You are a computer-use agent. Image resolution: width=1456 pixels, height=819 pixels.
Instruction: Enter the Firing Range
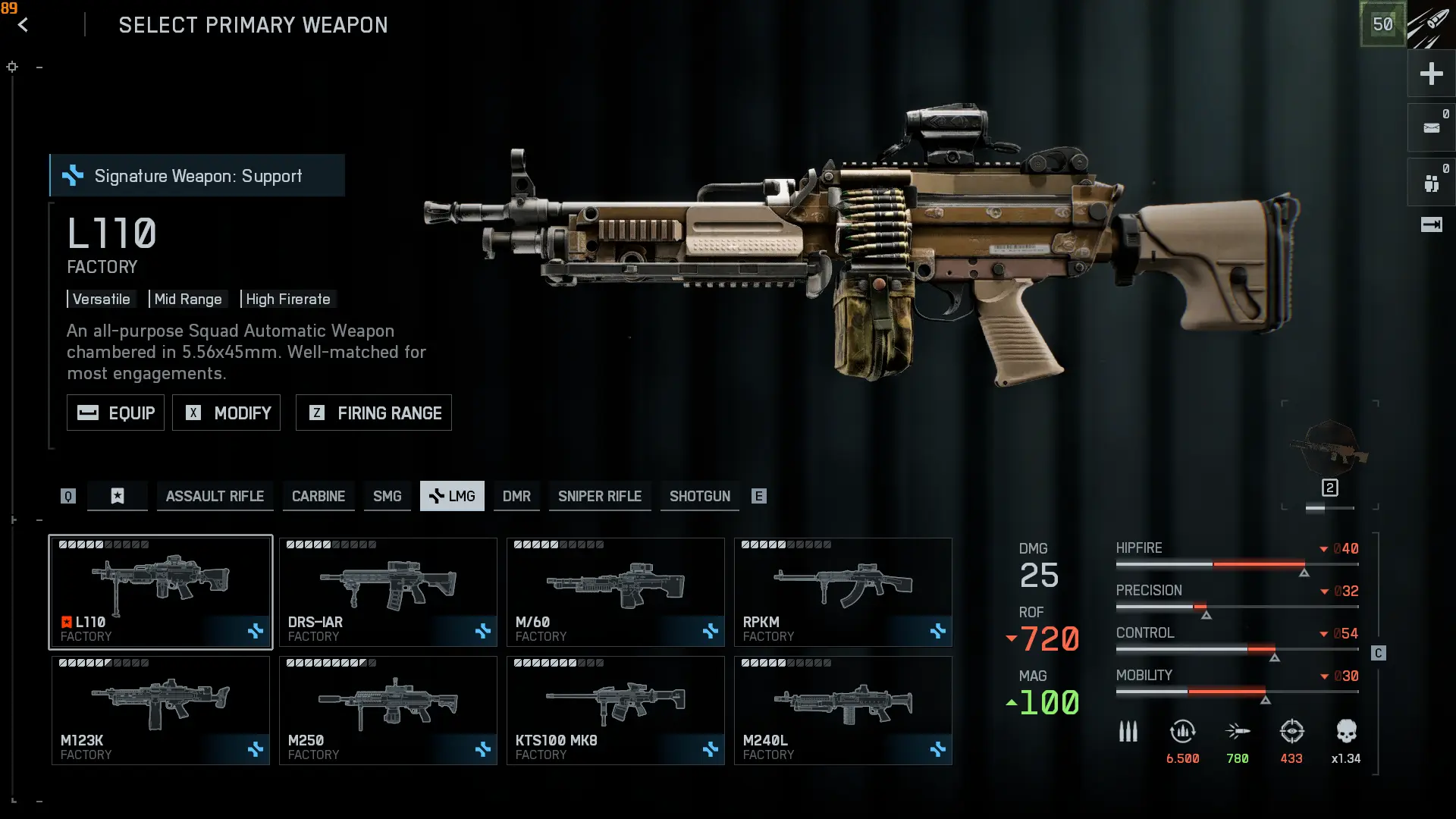pos(373,413)
